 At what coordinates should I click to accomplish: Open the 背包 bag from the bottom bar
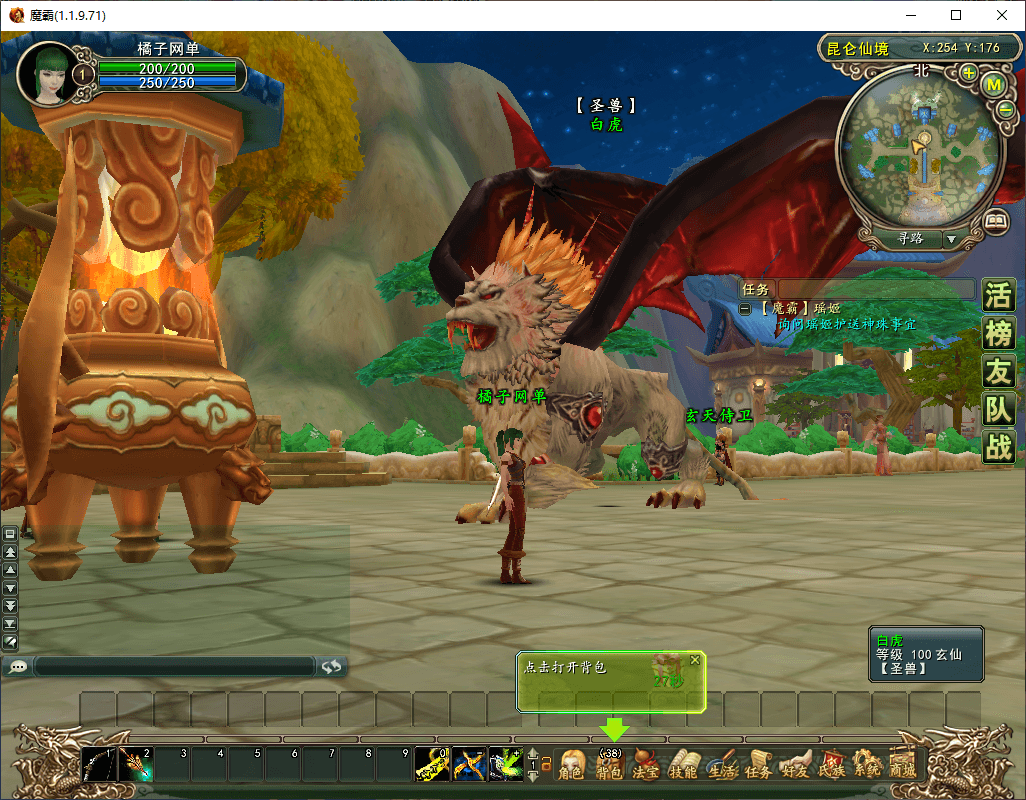tap(609, 766)
